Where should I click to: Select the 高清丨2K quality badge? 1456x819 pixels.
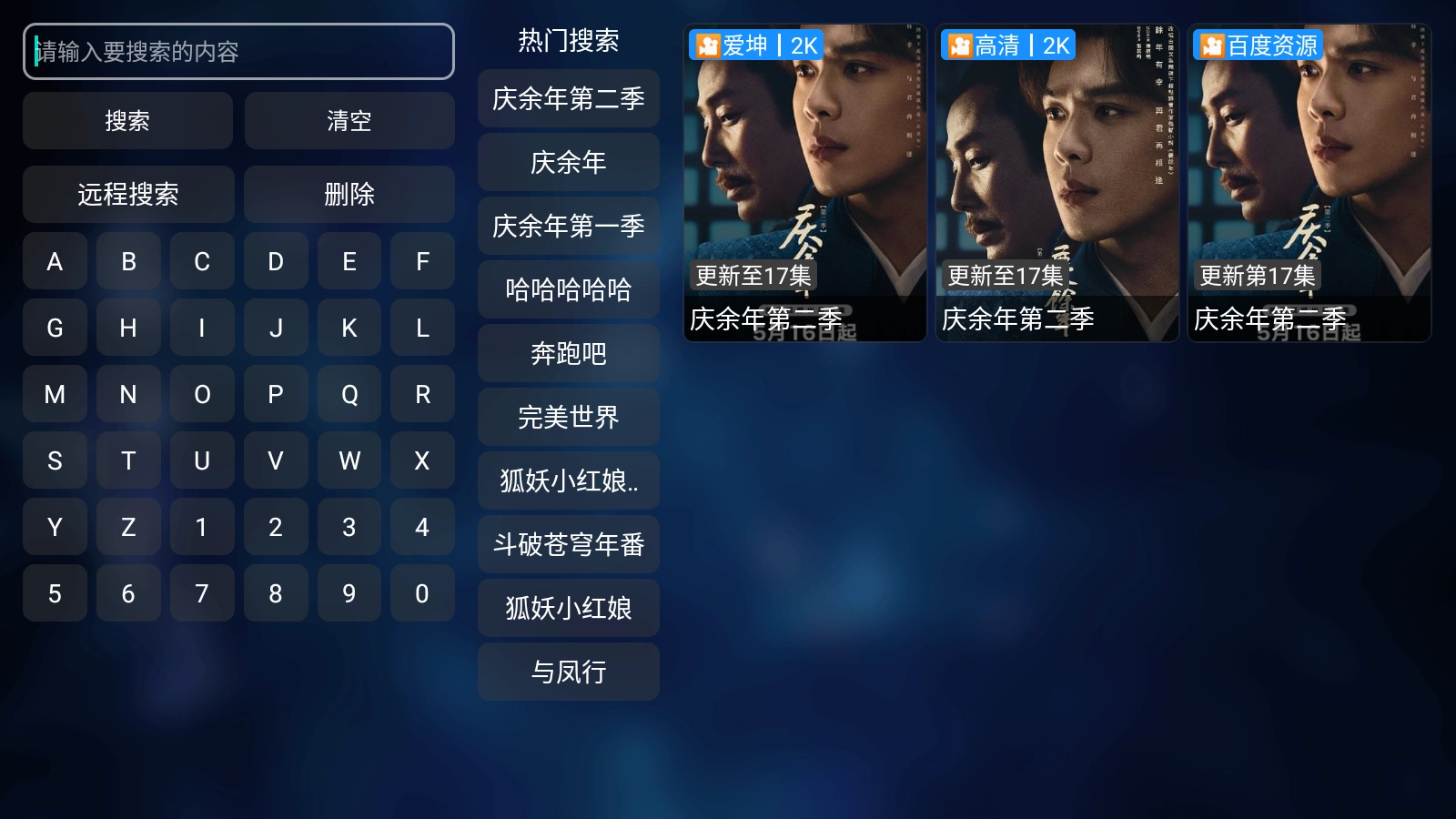[x=1008, y=45]
